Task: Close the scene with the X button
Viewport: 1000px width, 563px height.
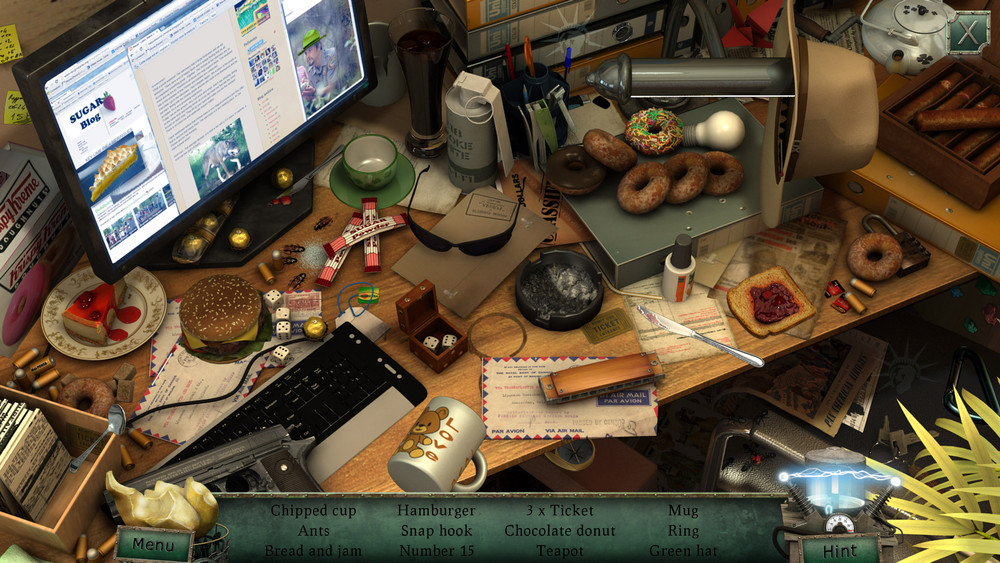Action: [967, 33]
